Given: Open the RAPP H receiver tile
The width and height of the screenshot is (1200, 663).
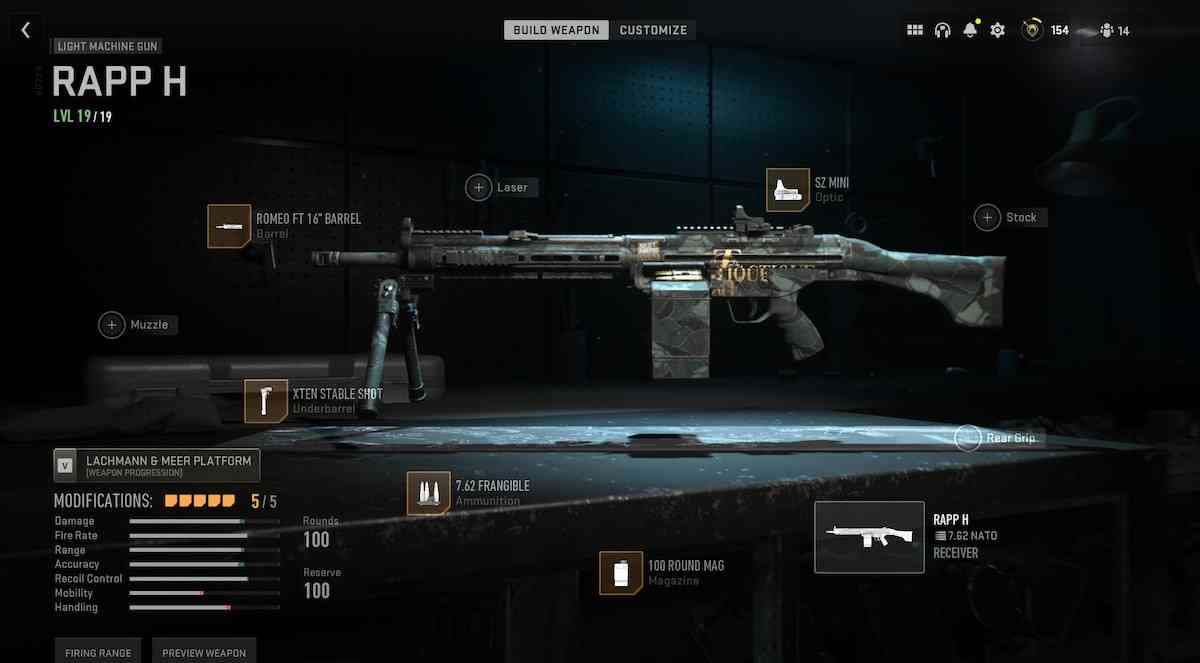Looking at the screenshot, I should click(869, 537).
